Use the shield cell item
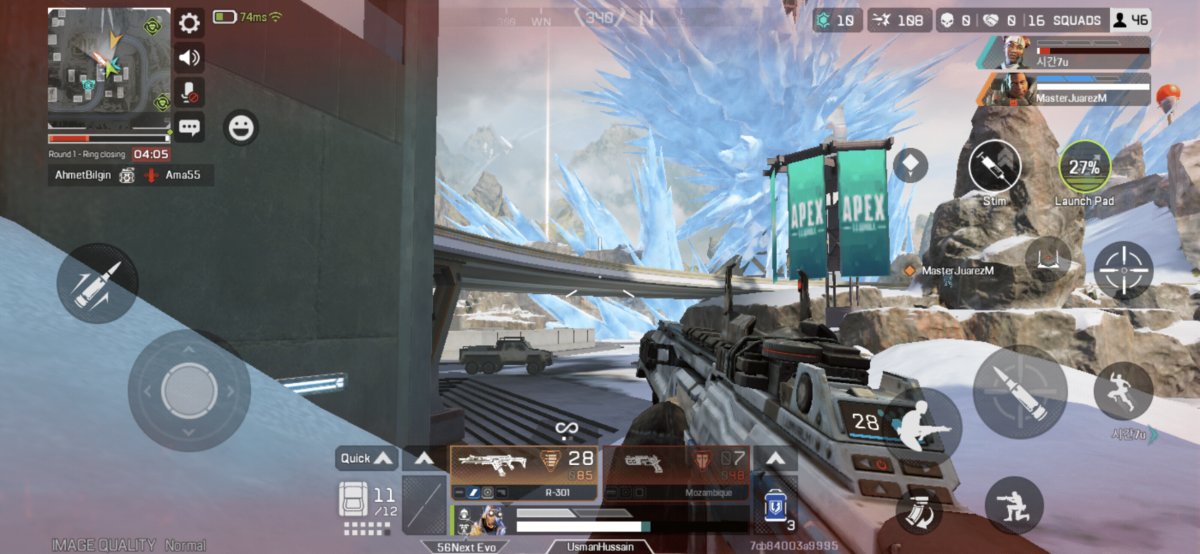This screenshot has height=554, width=1200. click(x=773, y=507)
